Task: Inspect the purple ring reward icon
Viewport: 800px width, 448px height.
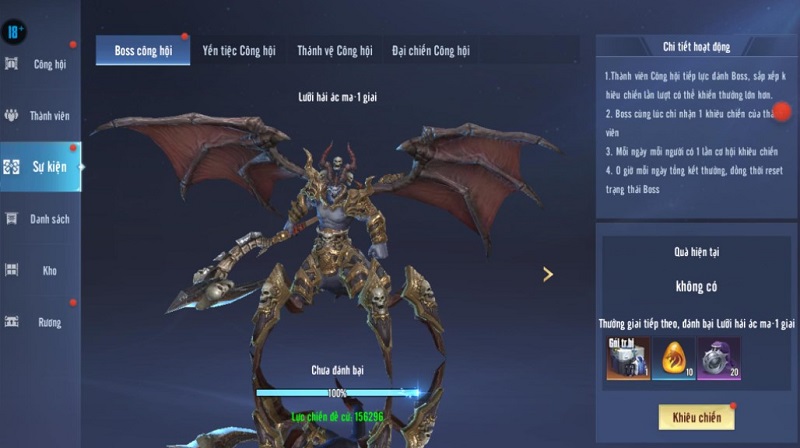Action: (719, 358)
